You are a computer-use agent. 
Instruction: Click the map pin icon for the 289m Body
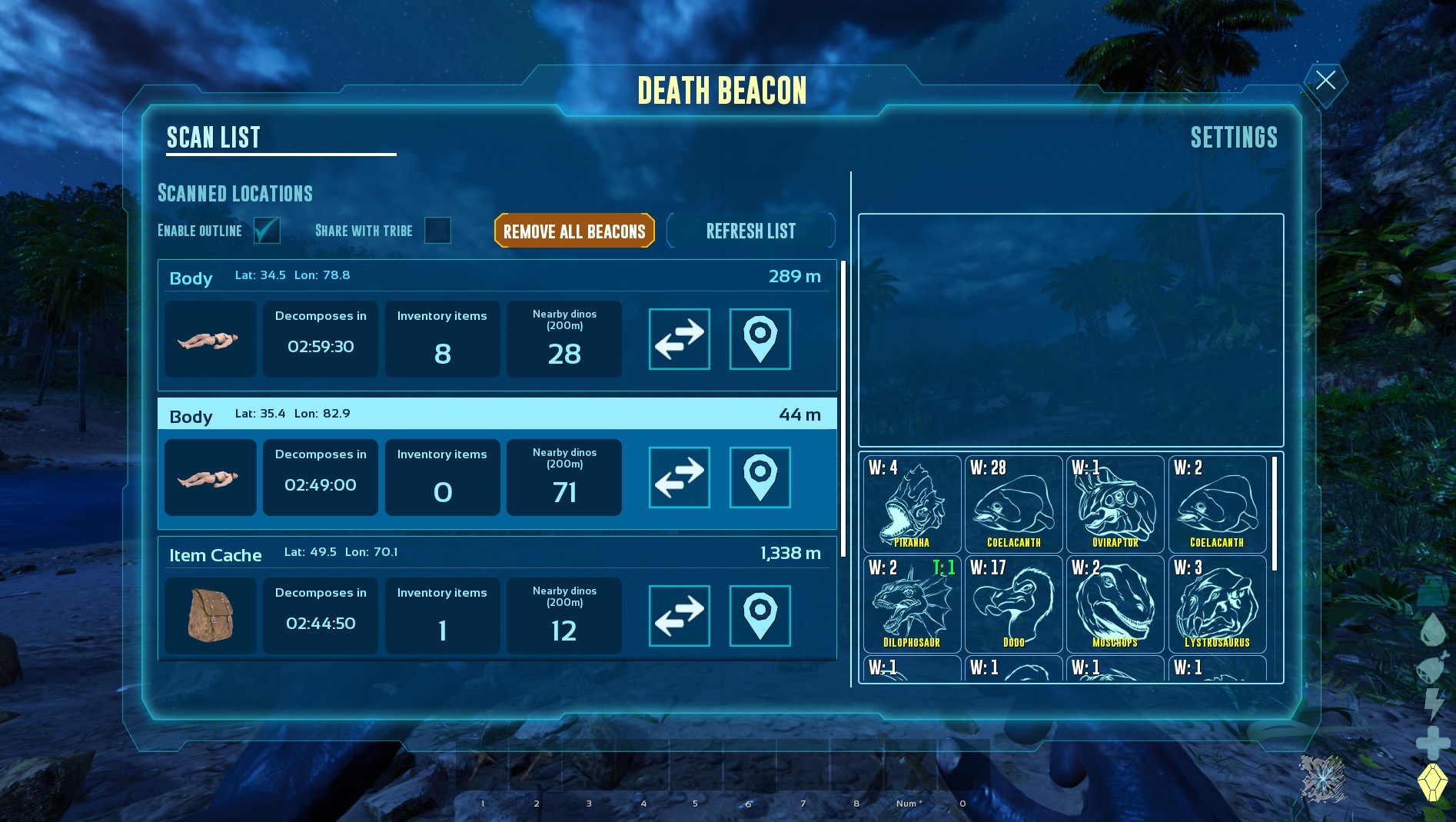point(760,339)
